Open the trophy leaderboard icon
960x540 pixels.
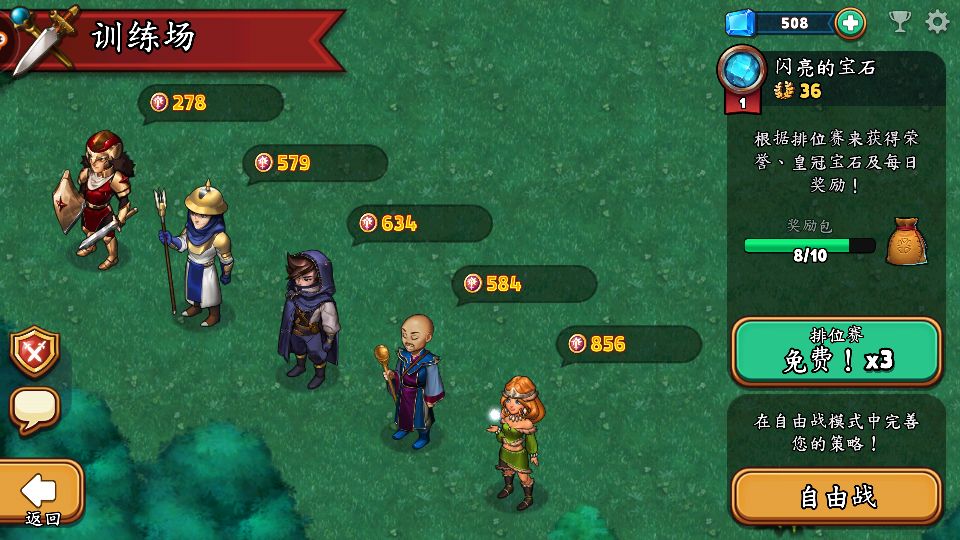pos(900,22)
